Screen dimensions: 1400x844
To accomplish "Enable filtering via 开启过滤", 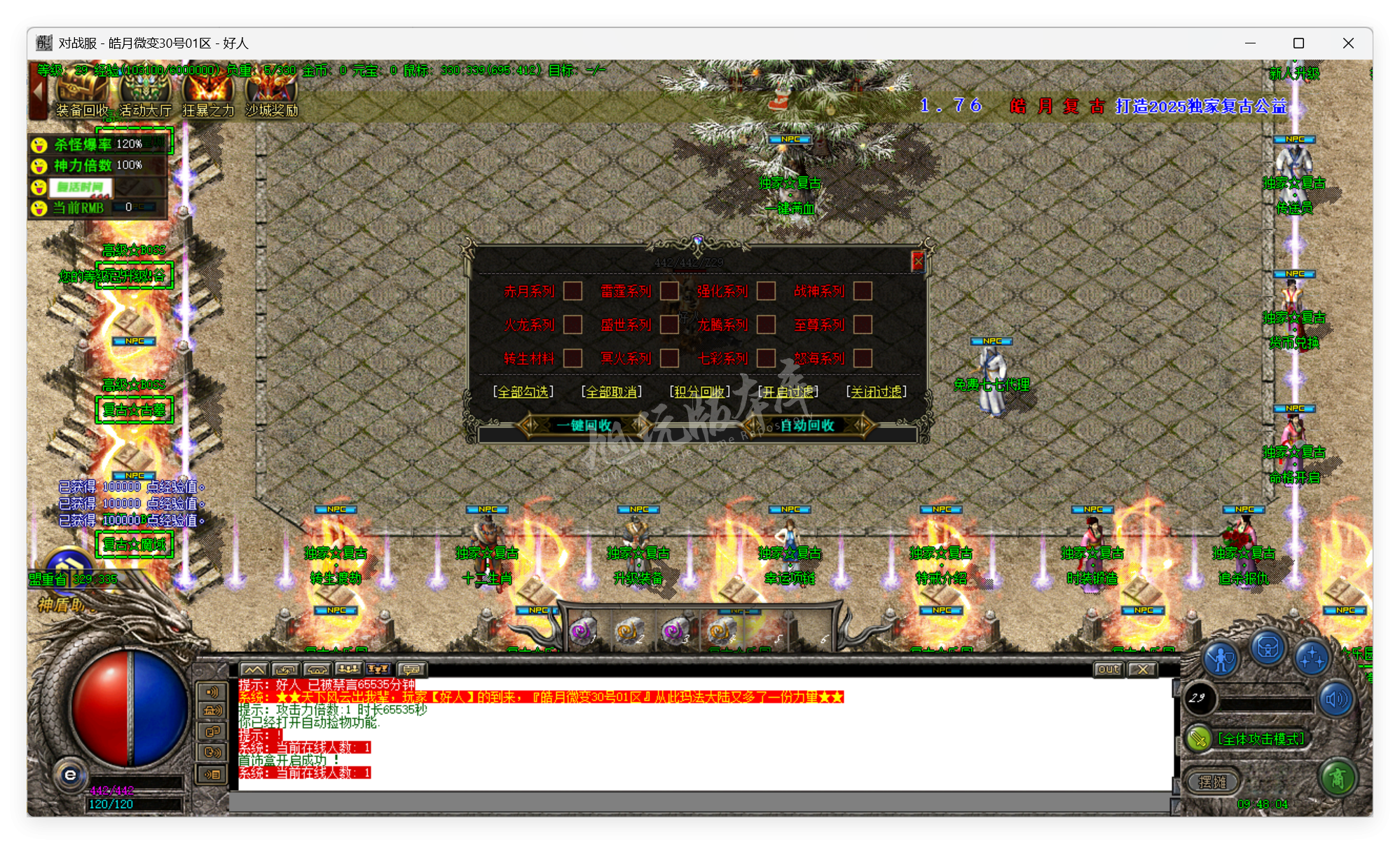I will pos(791,392).
